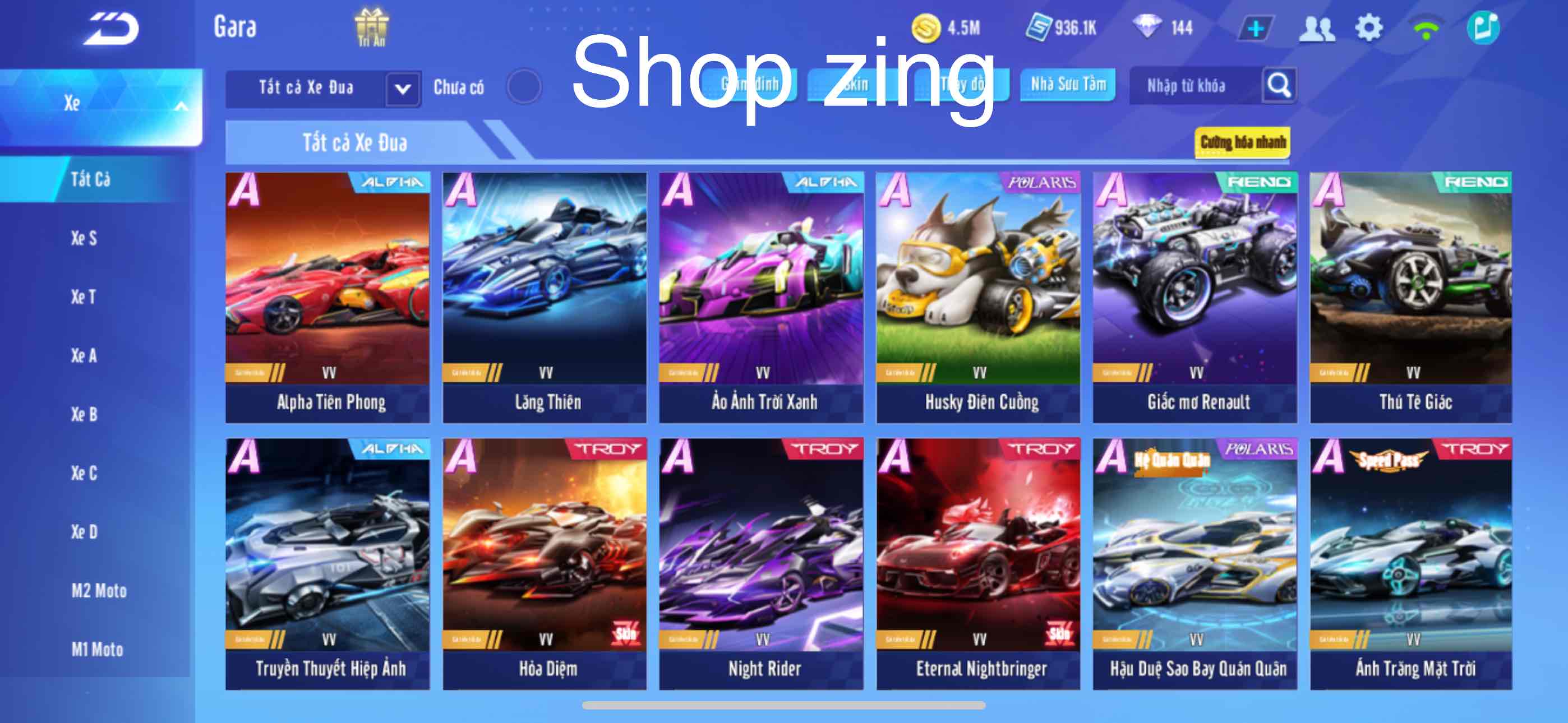Click the search magnifier icon

coord(1280,86)
